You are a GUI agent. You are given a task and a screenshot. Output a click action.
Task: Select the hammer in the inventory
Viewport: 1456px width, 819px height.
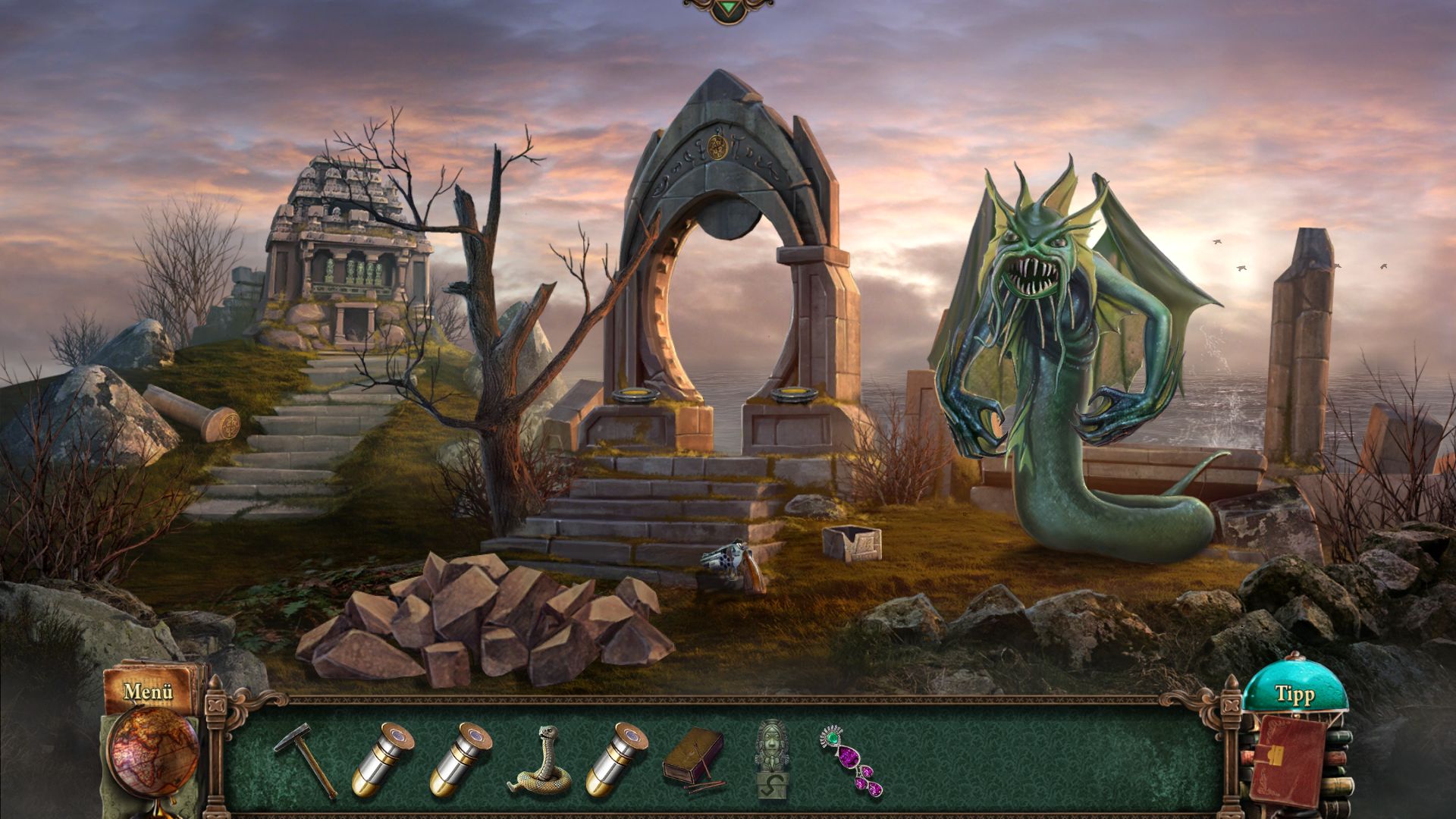point(305,758)
